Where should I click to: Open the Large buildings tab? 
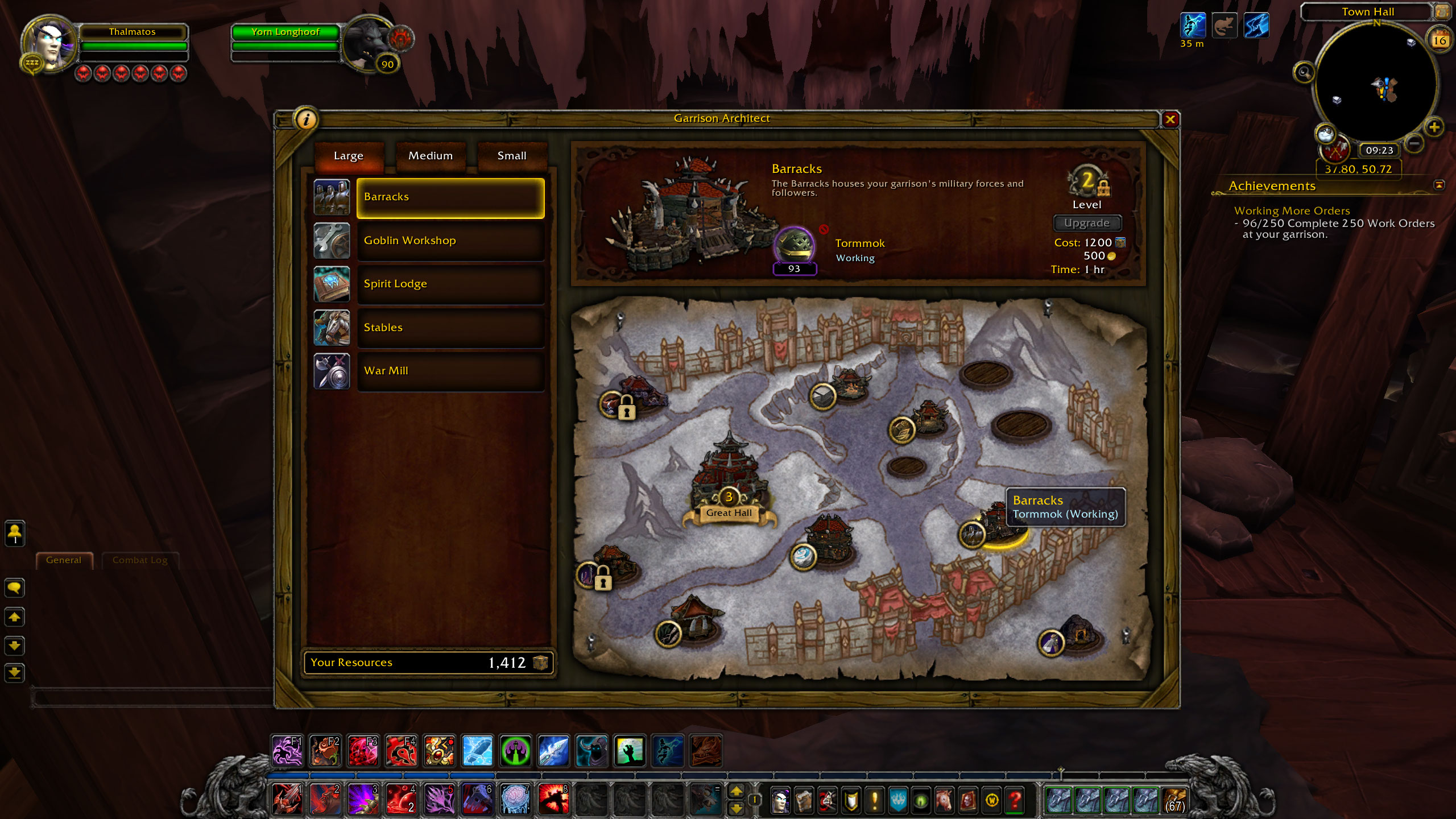point(348,156)
